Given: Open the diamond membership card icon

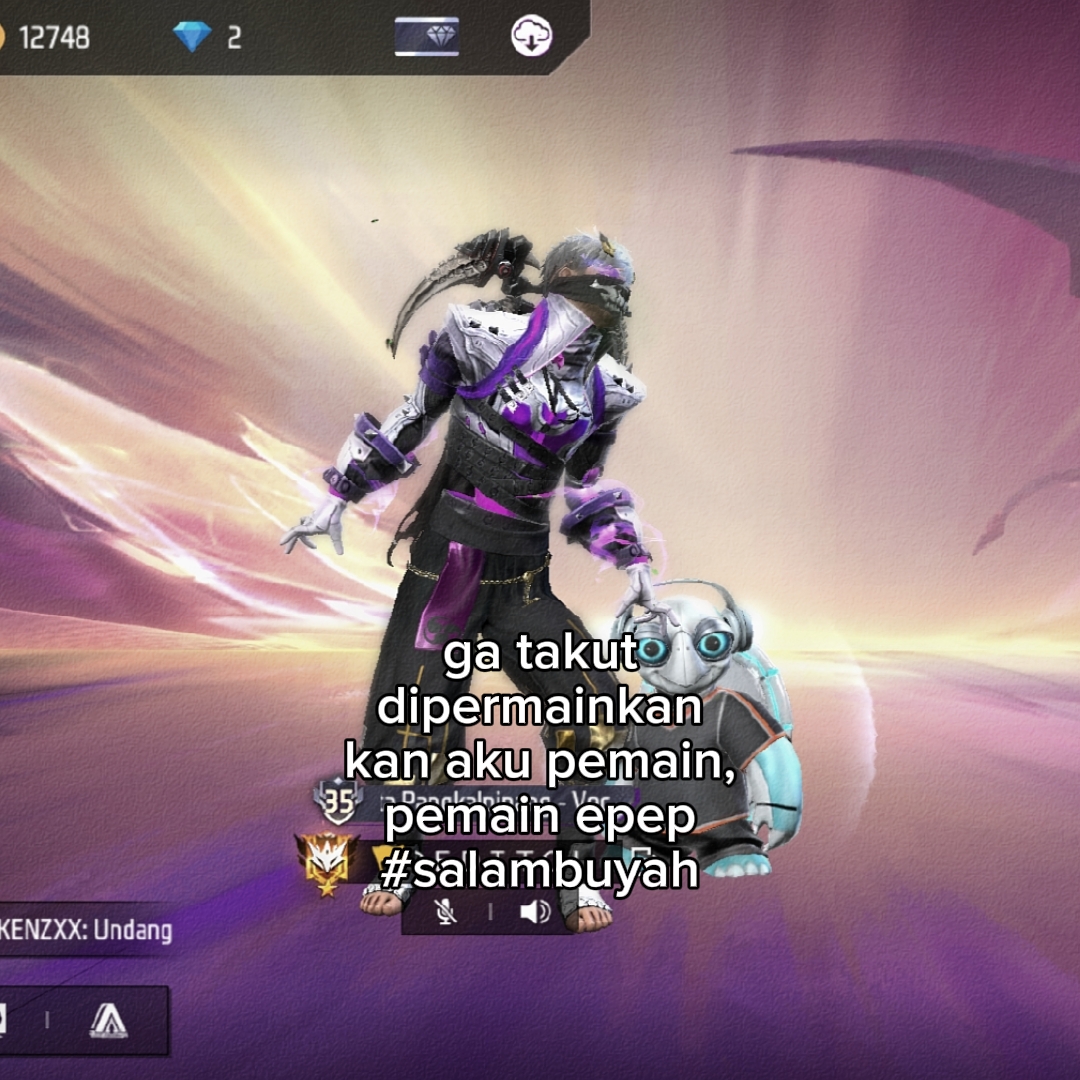Looking at the screenshot, I should click(x=427, y=37).
